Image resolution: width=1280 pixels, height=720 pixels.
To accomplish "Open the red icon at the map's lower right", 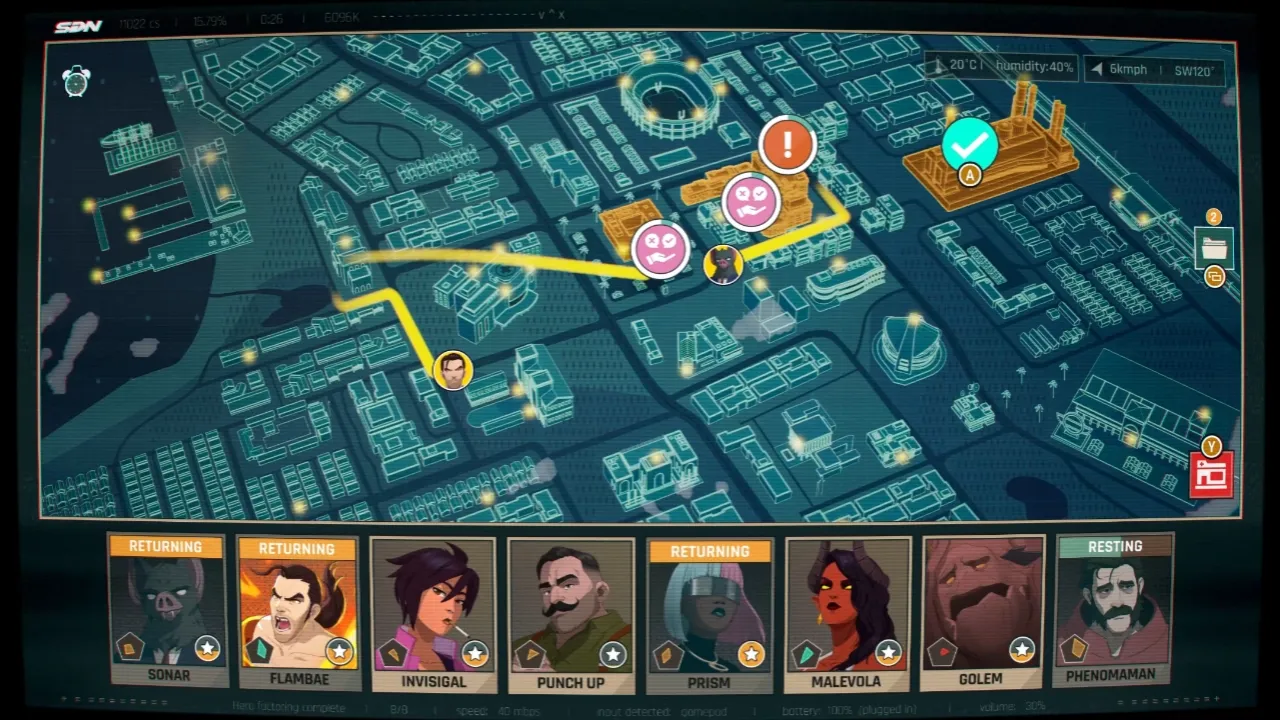I will coord(1211,474).
